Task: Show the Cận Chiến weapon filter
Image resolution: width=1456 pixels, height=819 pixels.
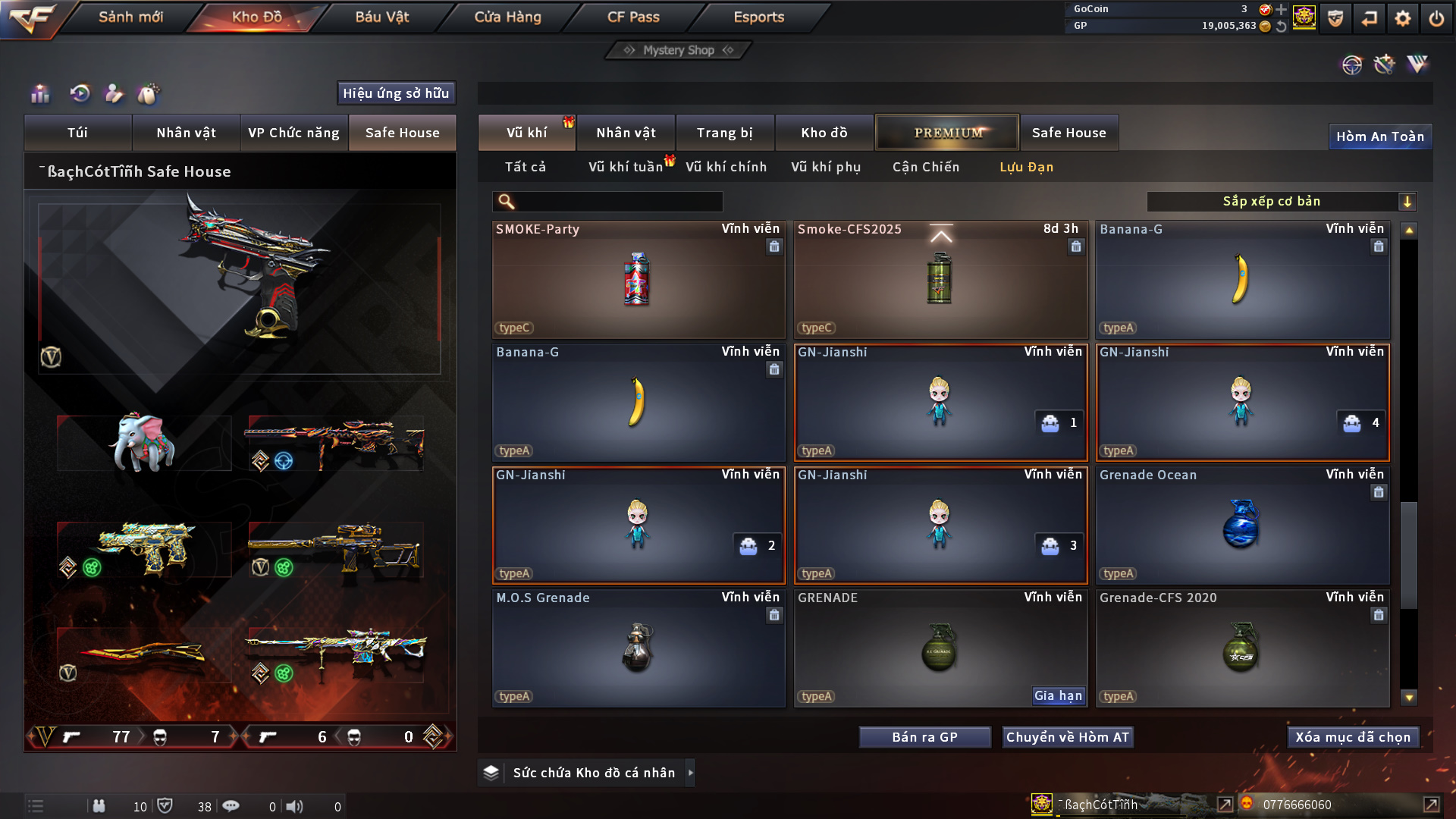Action: coord(925,167)
